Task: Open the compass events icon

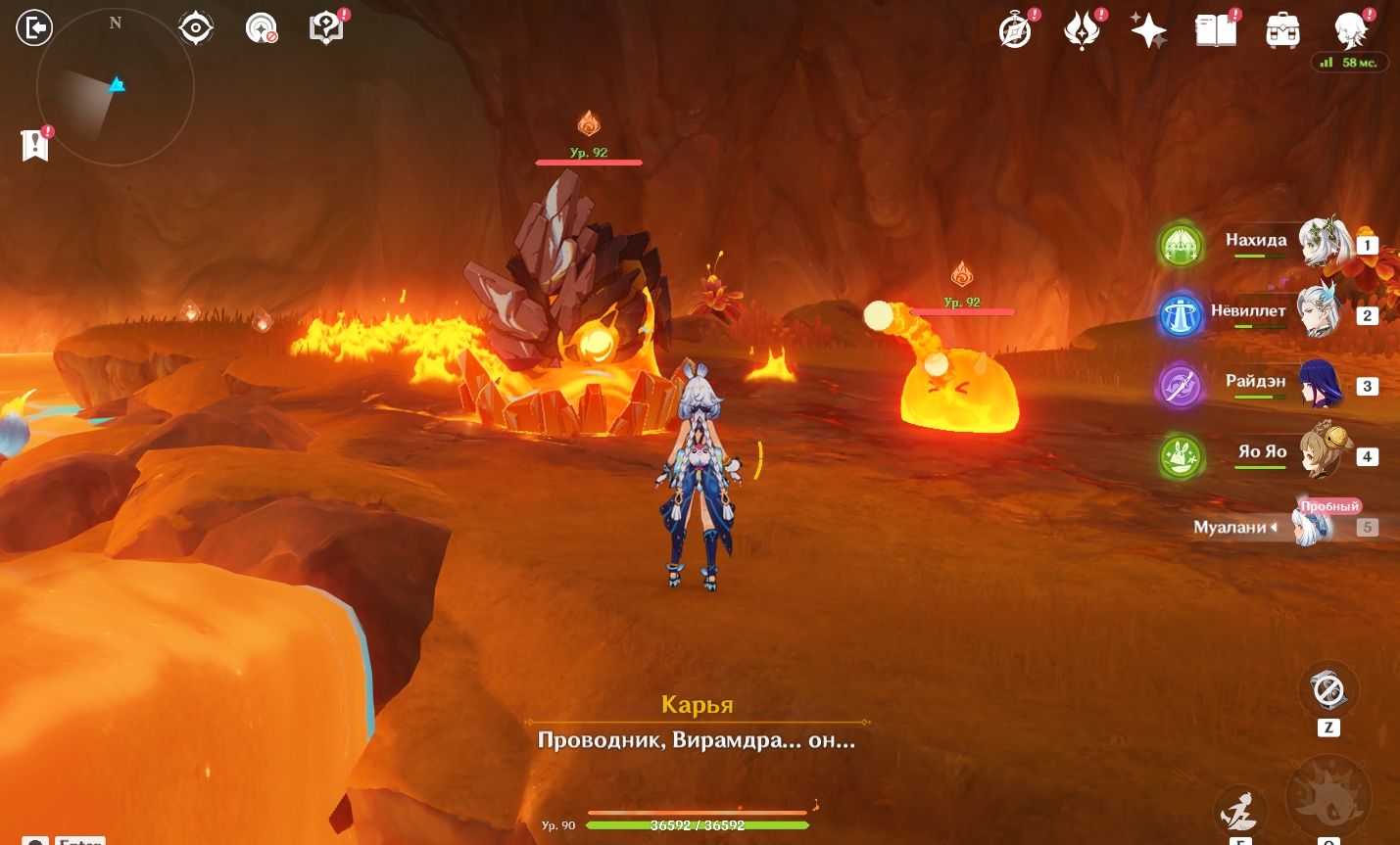Action: pos(1016,31)
